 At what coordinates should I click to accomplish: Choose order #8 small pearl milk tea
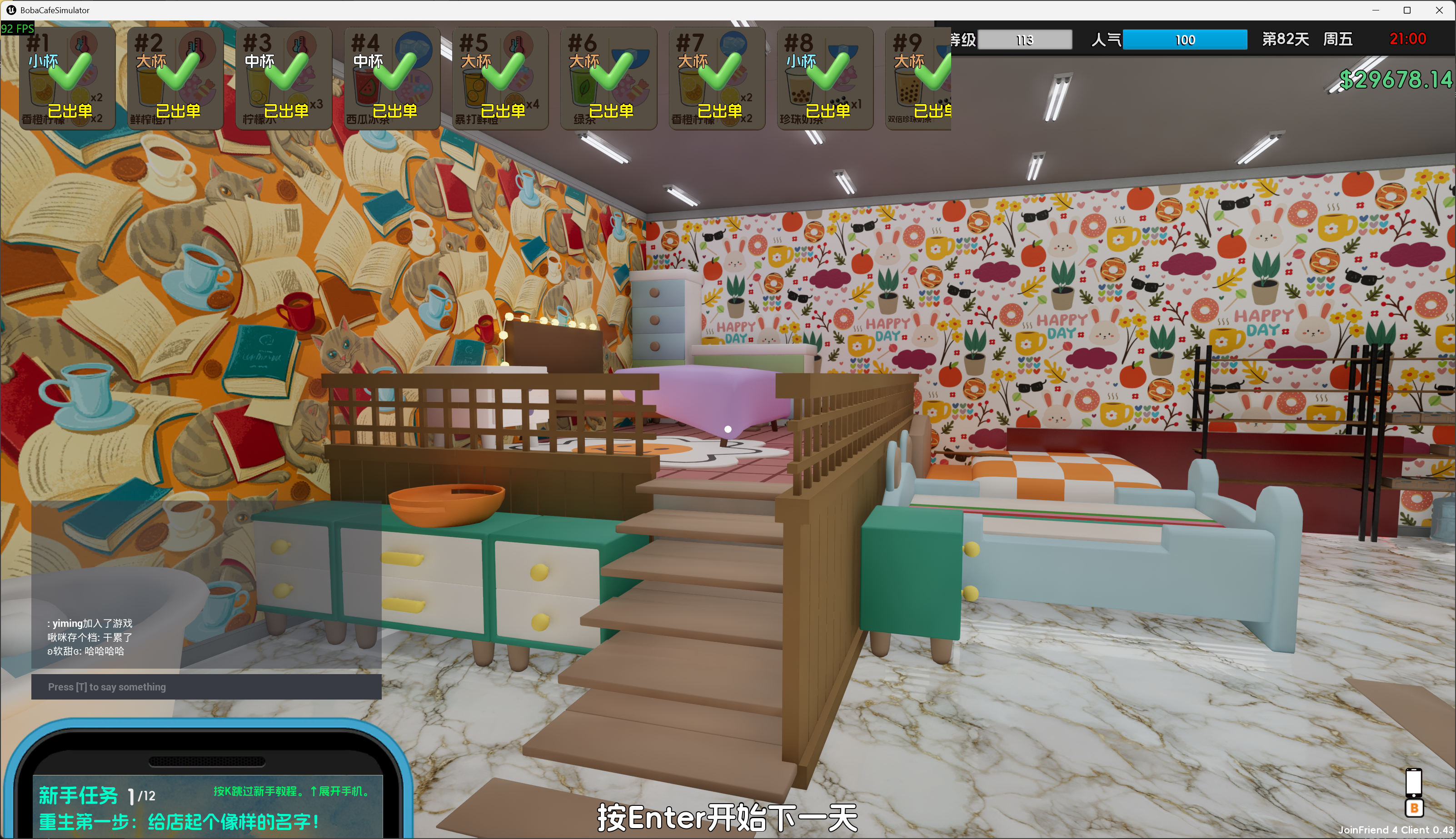[825, 78]
